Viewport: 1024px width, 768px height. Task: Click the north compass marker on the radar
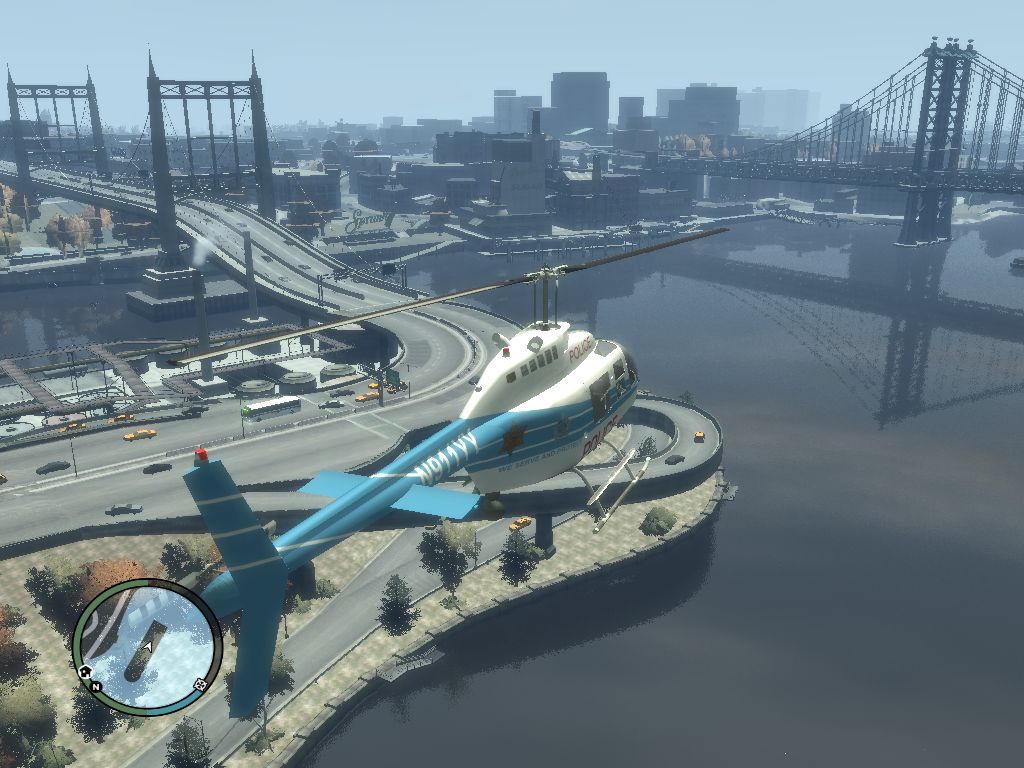pyautogui.click(x=96, y=687)
